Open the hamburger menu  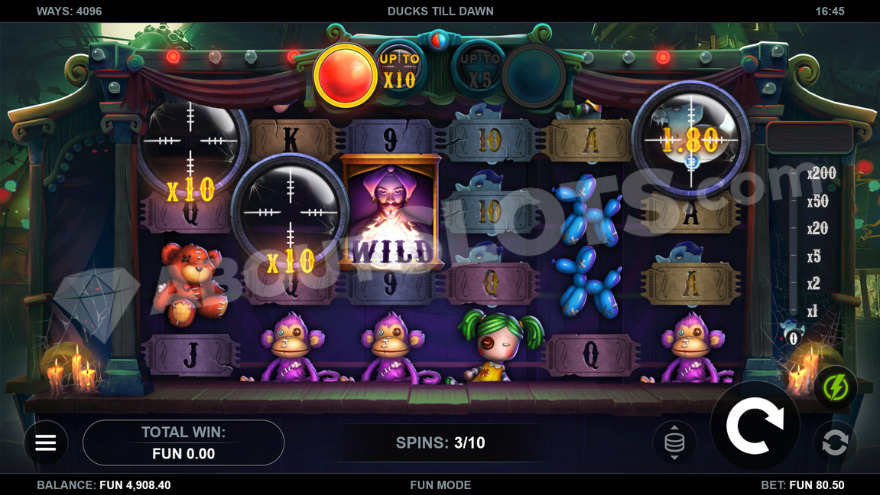46,442
